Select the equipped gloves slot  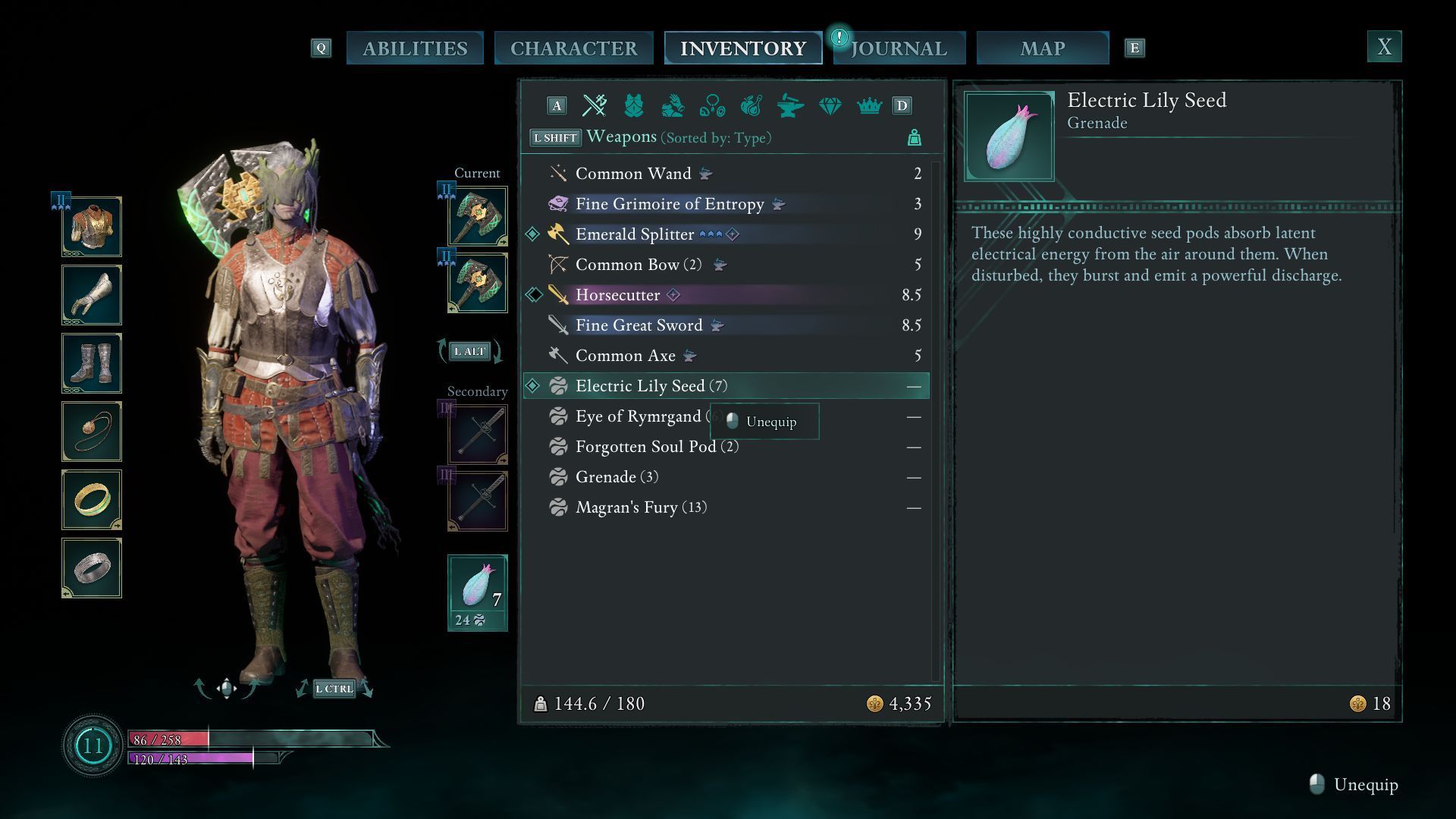pyautogui.click(x=92, y=295)
